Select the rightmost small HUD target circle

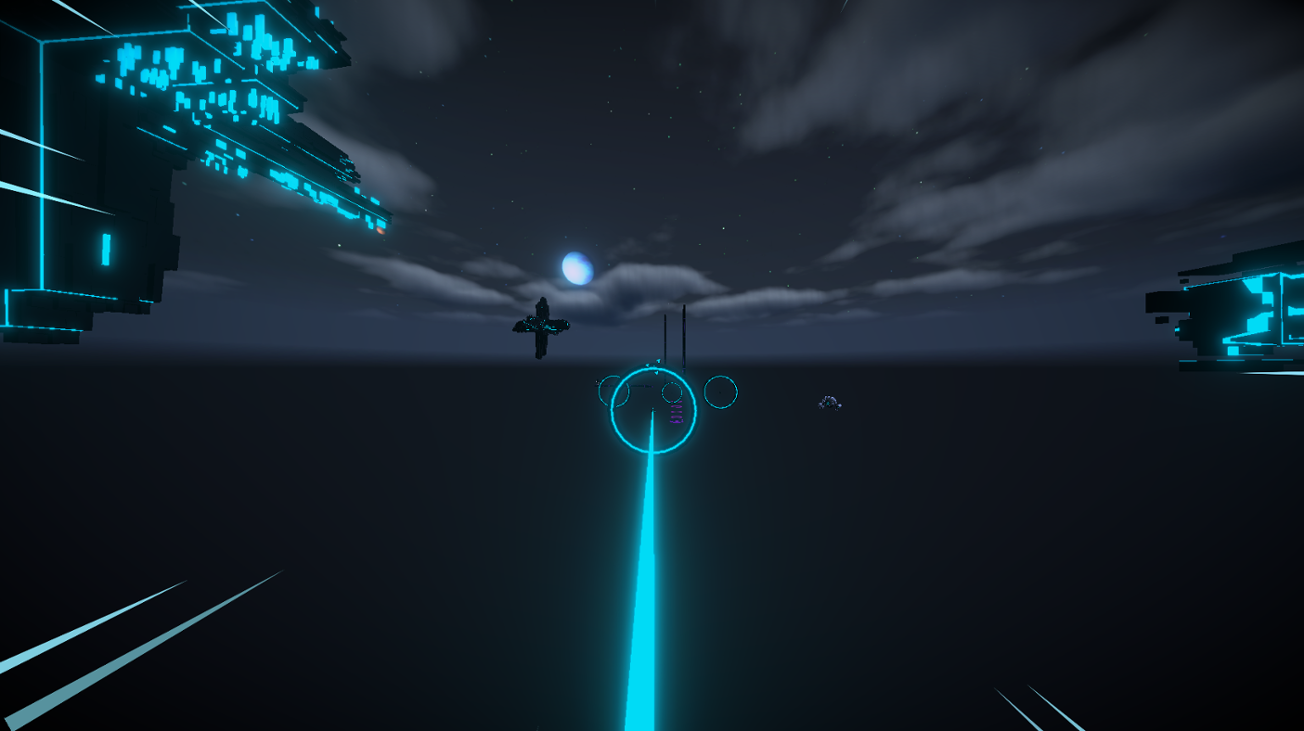tap(720, 393)
